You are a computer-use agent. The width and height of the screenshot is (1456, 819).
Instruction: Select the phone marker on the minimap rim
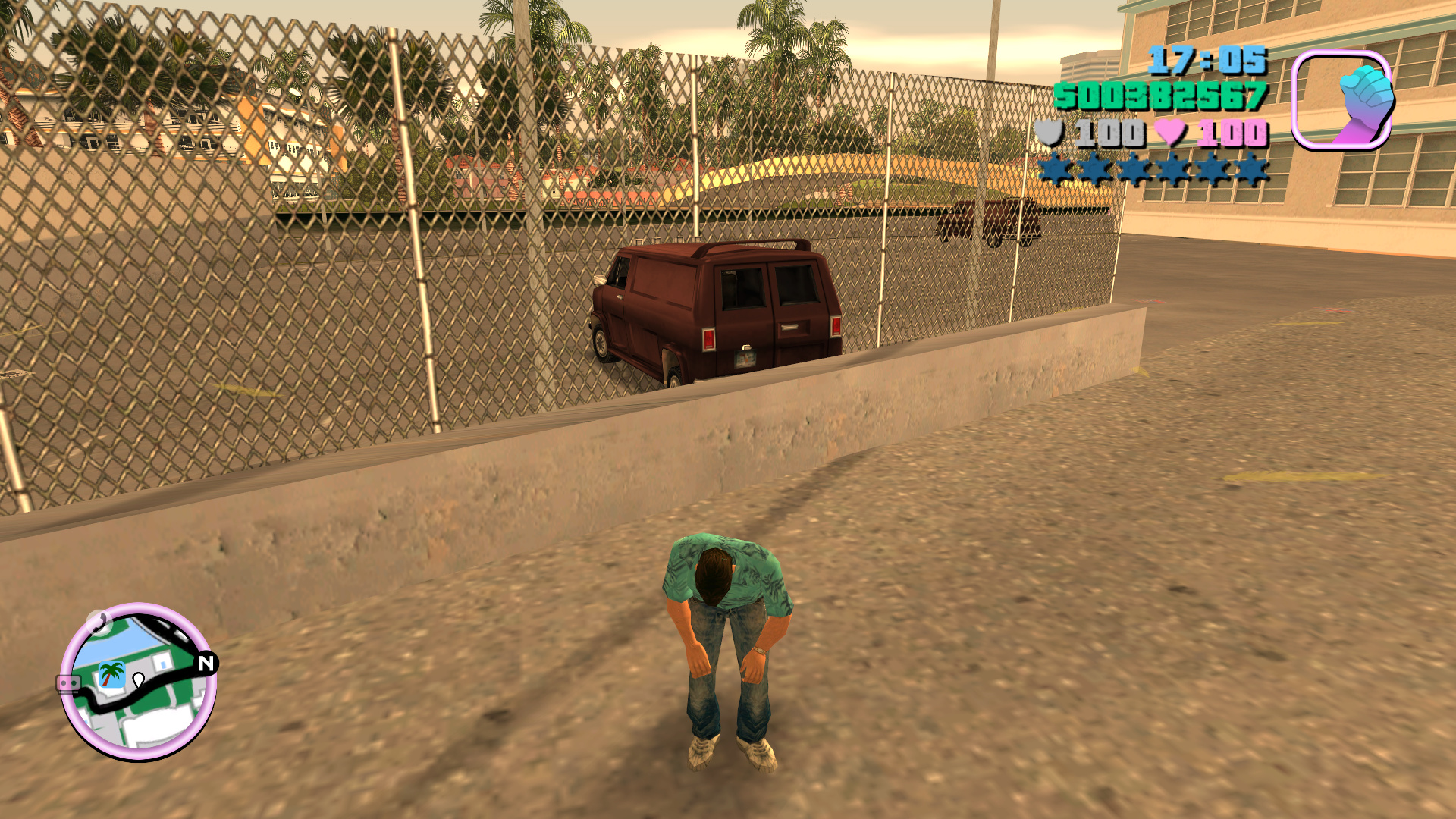99,622
